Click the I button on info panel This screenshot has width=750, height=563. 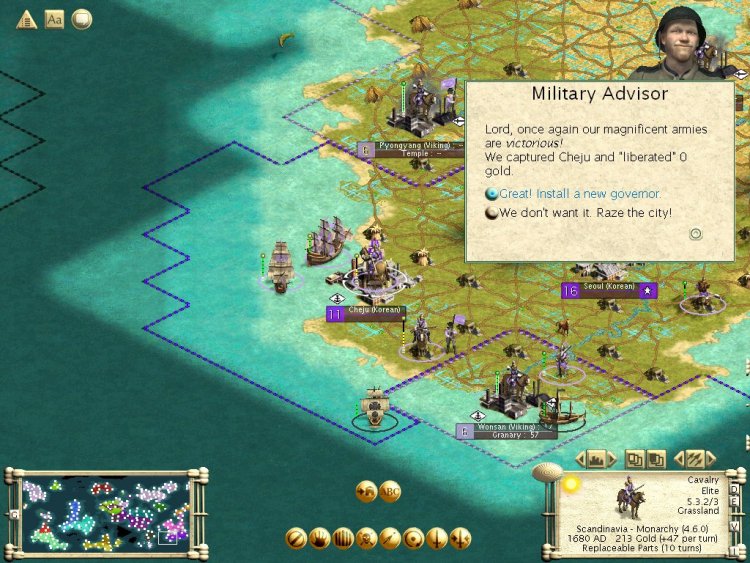(734, 549)
